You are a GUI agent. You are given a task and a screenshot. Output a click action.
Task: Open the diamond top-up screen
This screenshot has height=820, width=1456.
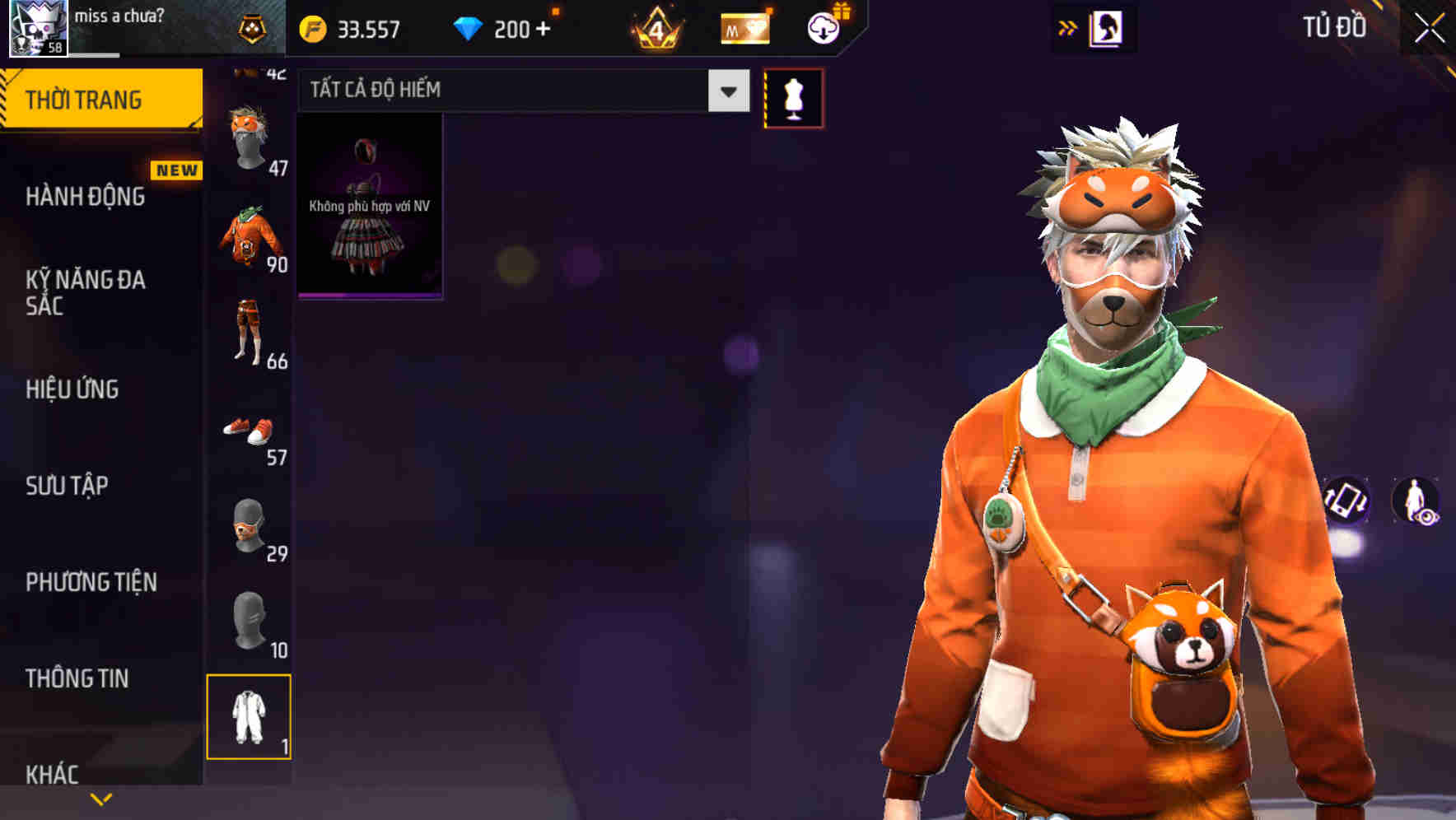(506, 28)
